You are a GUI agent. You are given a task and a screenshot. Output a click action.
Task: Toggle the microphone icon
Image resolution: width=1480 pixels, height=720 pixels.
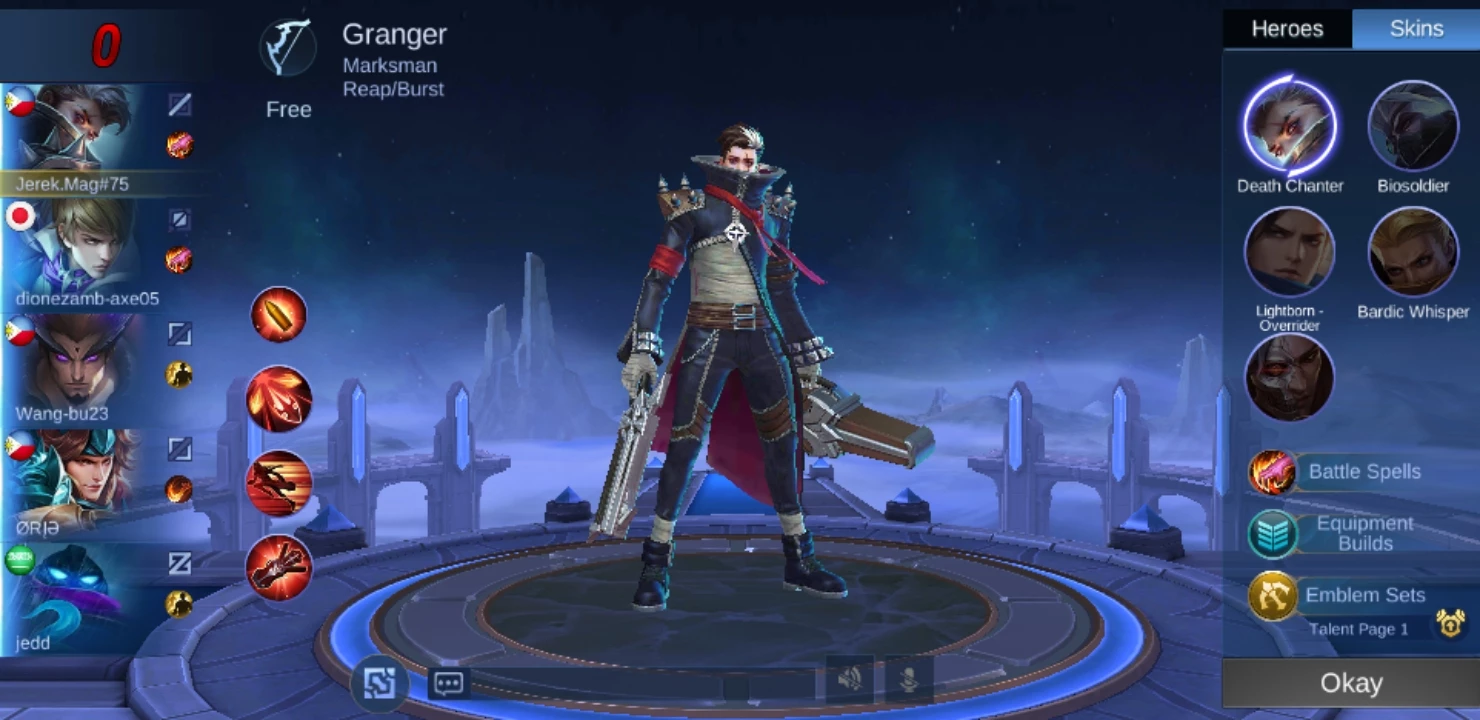(909, 680)
